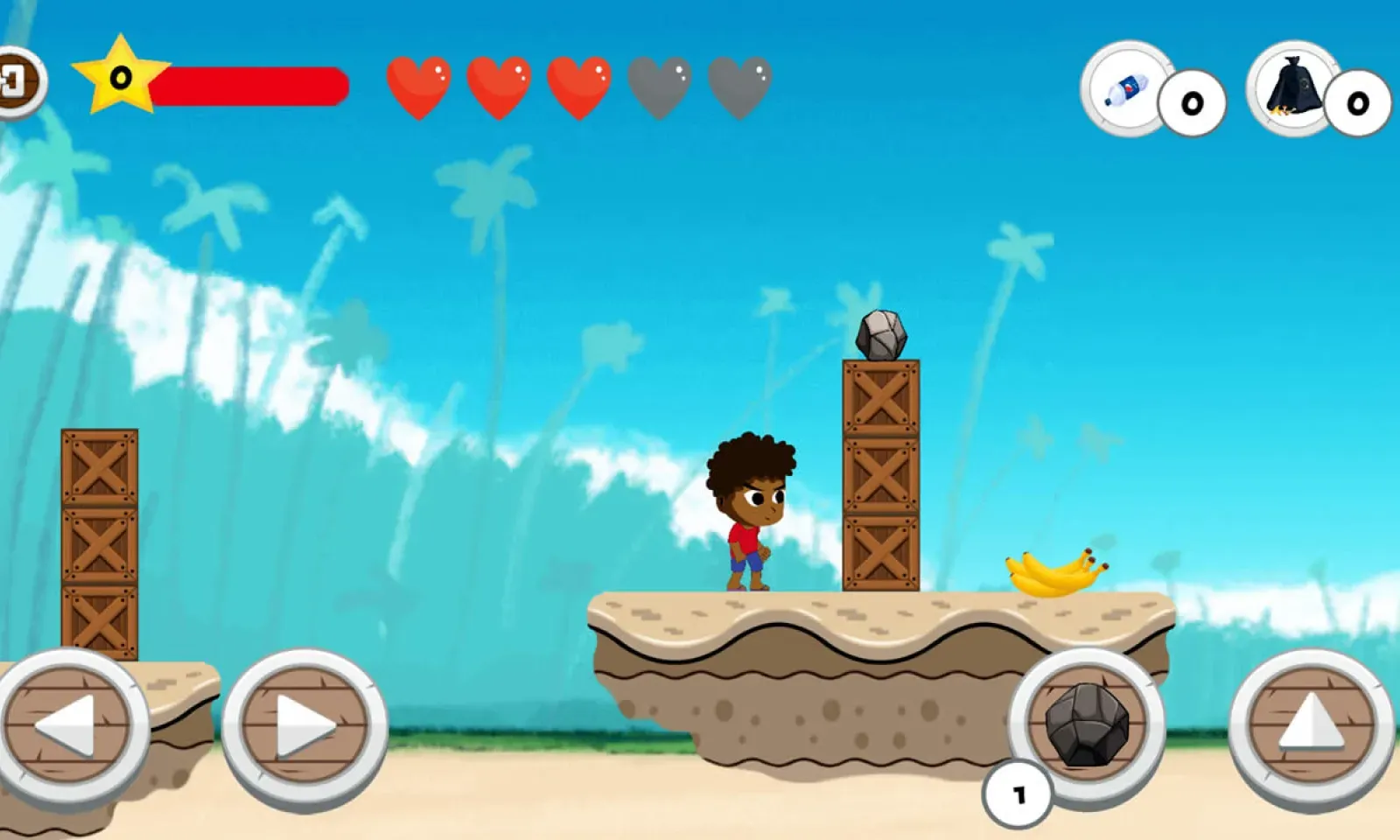The width and height of the screenshot is (1400, 840).
Task: Click the player character
Action: coord(751,507)
